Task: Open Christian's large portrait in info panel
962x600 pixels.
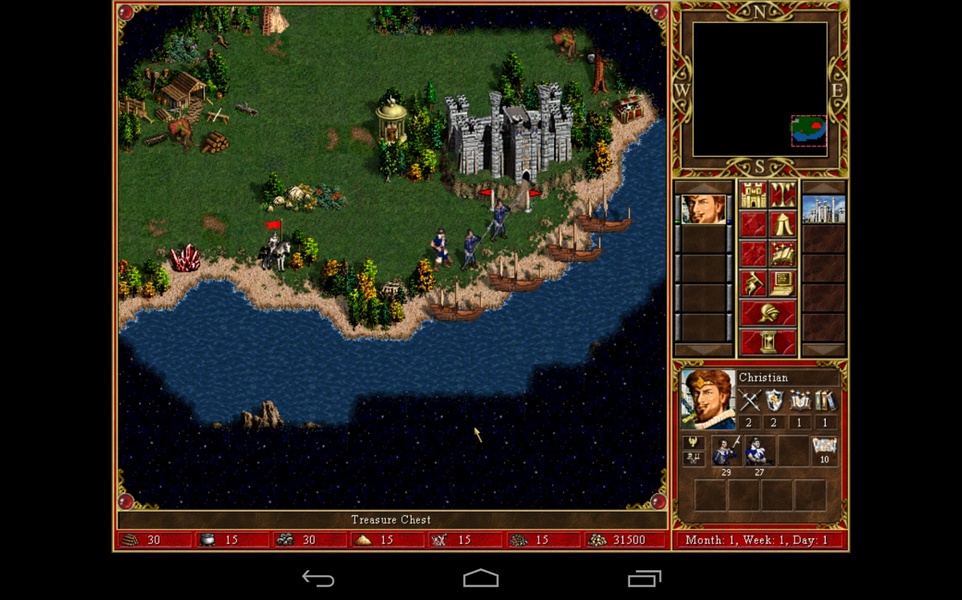Action: click(708, 399)
